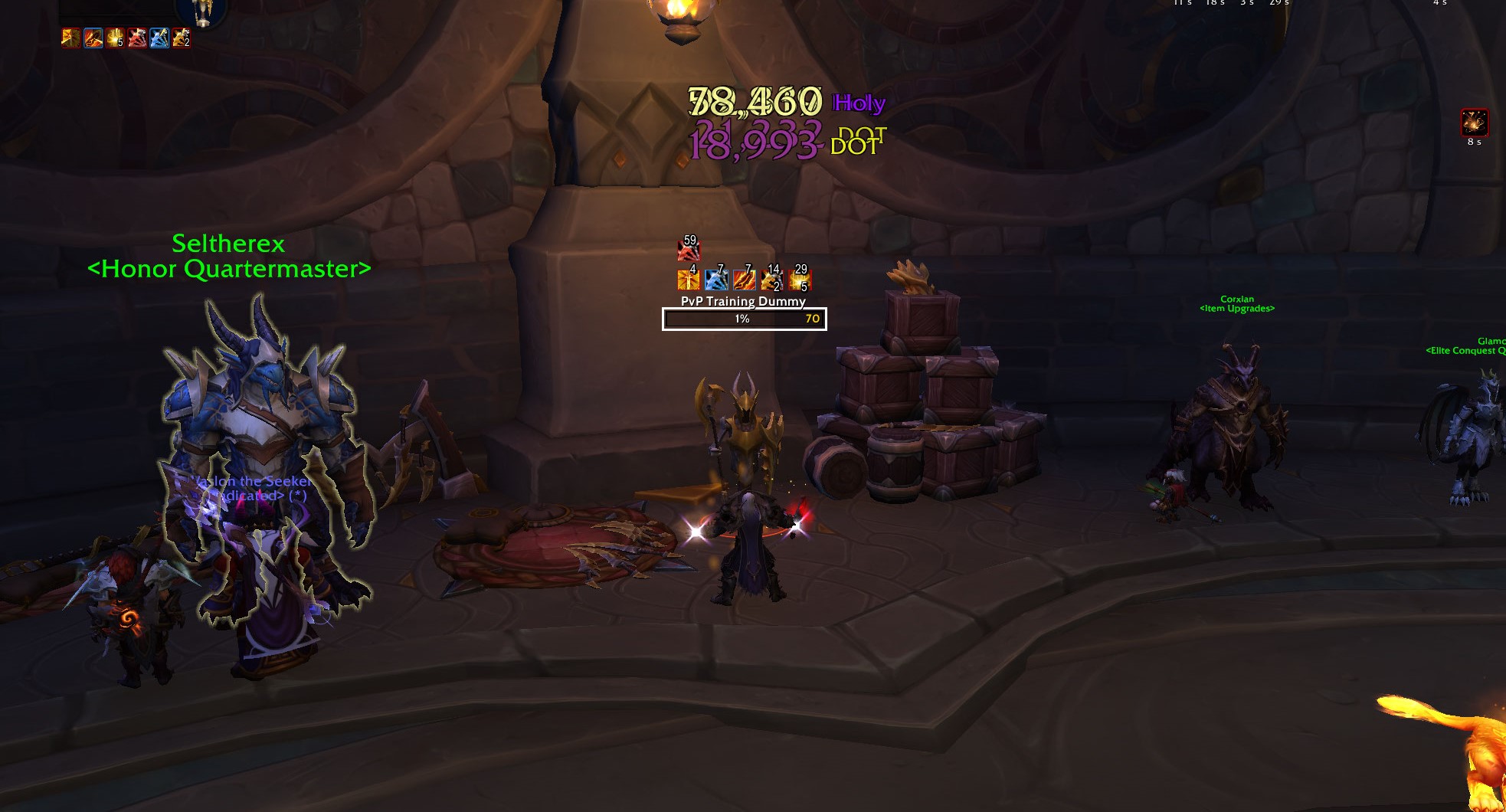Click the golden cross debuff showing 4 seconds
The image size is (1506, 812).
(688, 280)
